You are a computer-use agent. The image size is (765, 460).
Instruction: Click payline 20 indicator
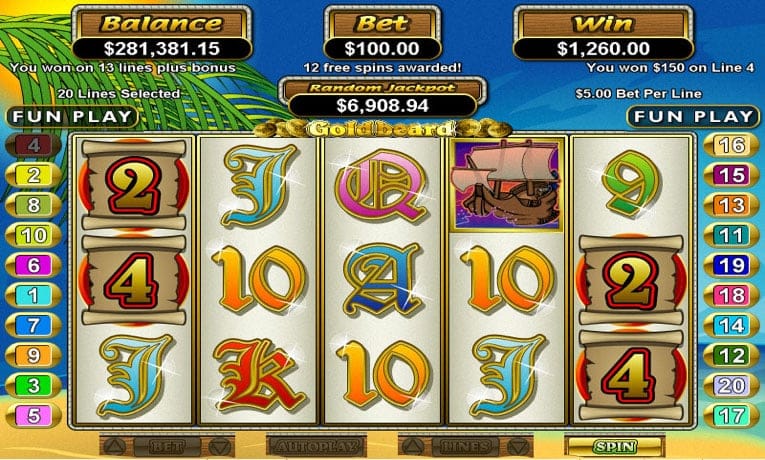(x=732, y=385)
